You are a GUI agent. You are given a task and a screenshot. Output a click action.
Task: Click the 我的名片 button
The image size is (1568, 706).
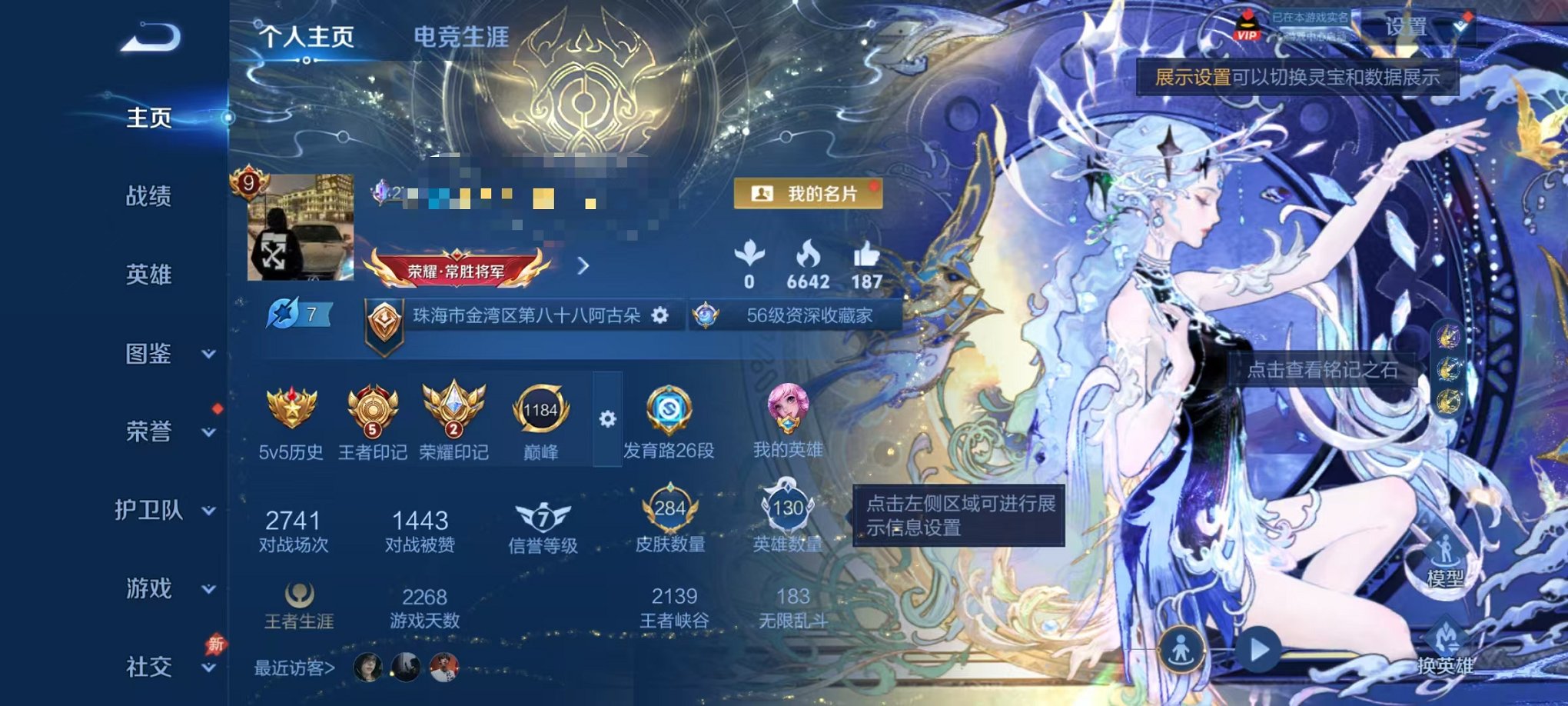click(x=801, y=194)
